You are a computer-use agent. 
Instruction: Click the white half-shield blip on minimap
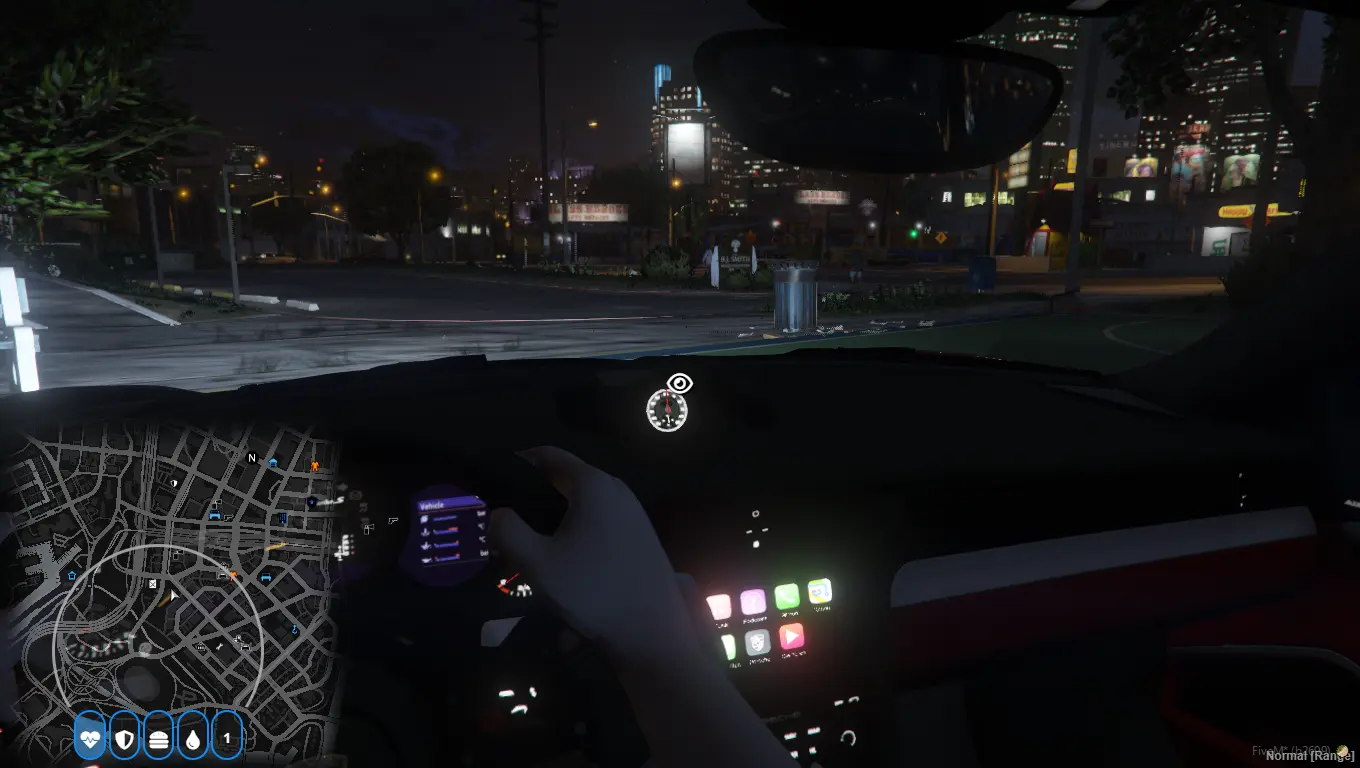[174, 482]
